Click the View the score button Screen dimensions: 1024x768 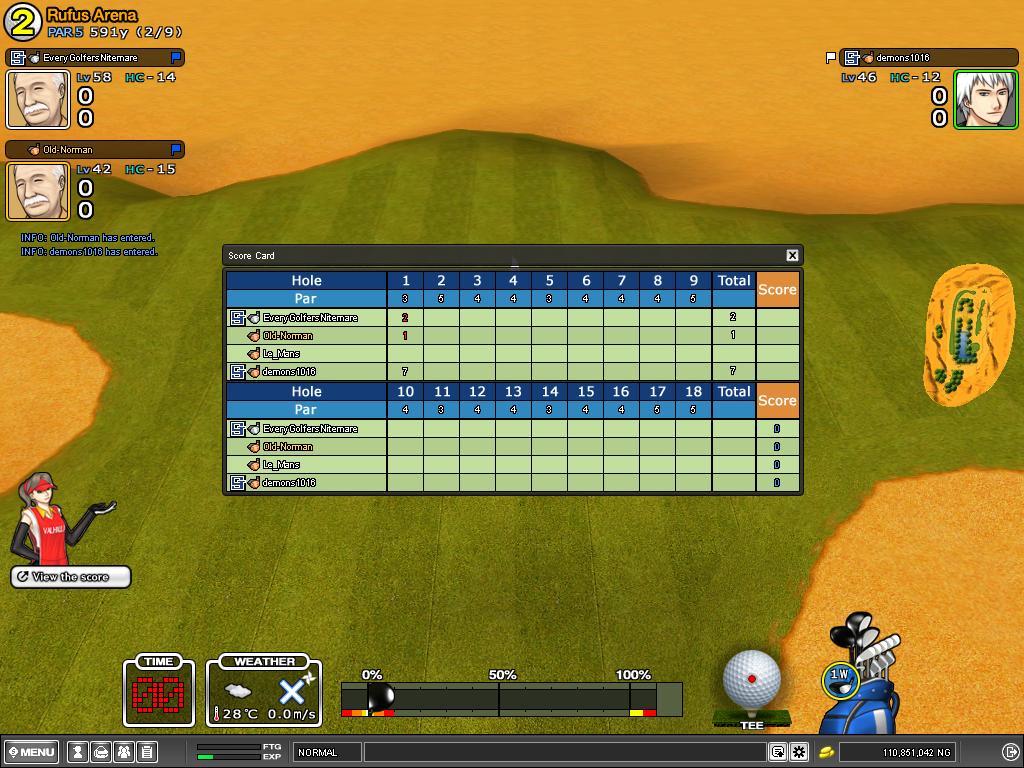click(71, 577)
